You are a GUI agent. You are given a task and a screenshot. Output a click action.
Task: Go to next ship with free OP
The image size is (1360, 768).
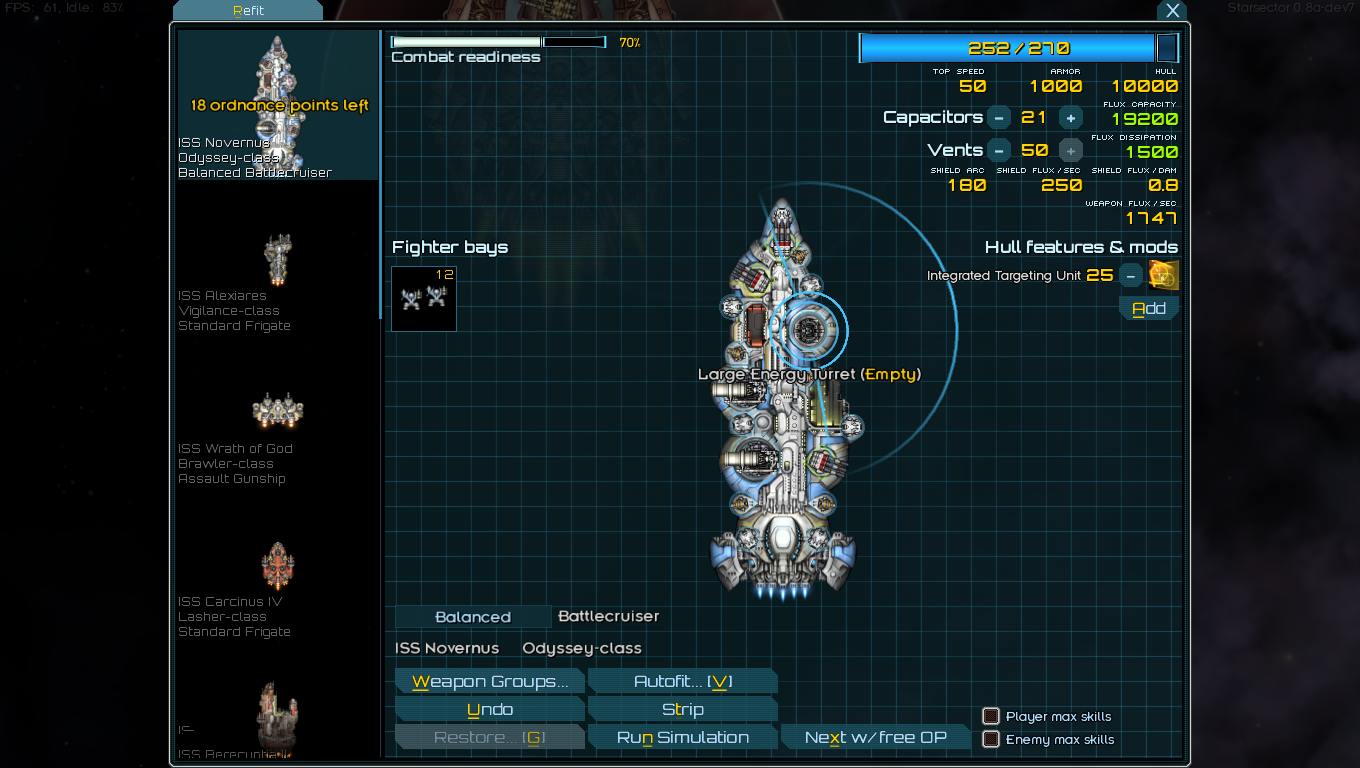875,738
